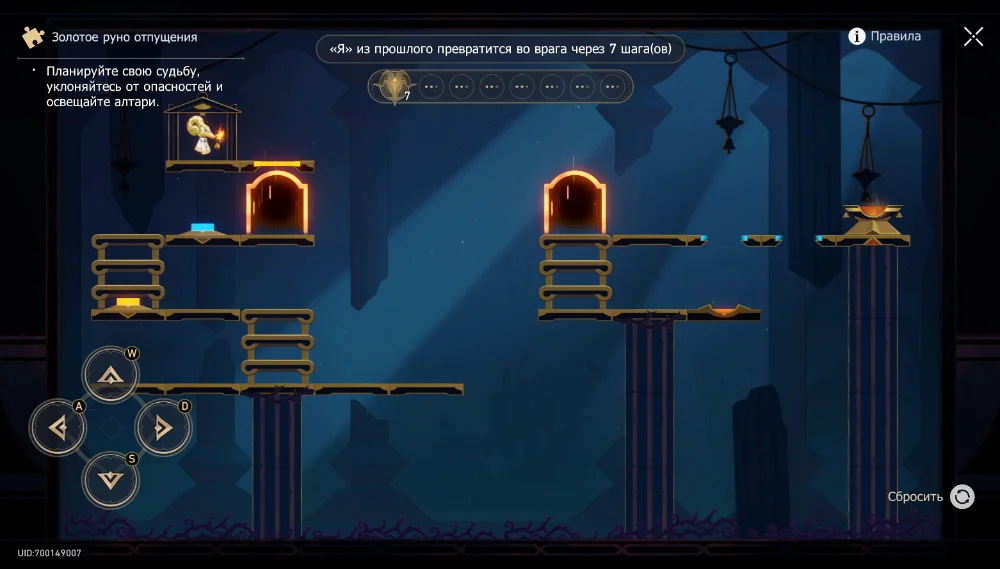The image size is (1000, 569).
Task: Move left with the A arrow button
Action: point(58,428)
